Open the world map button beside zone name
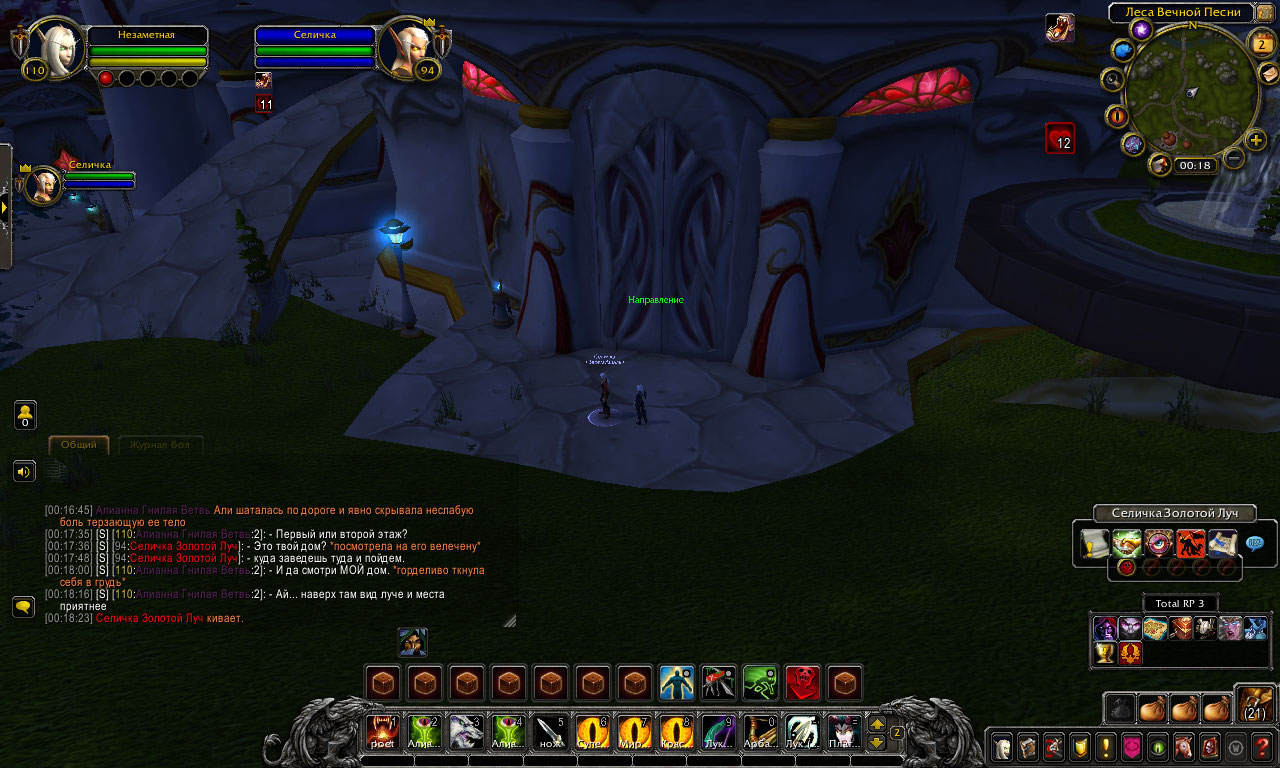Viewport: 1280px width, 768px height. 1265,13
